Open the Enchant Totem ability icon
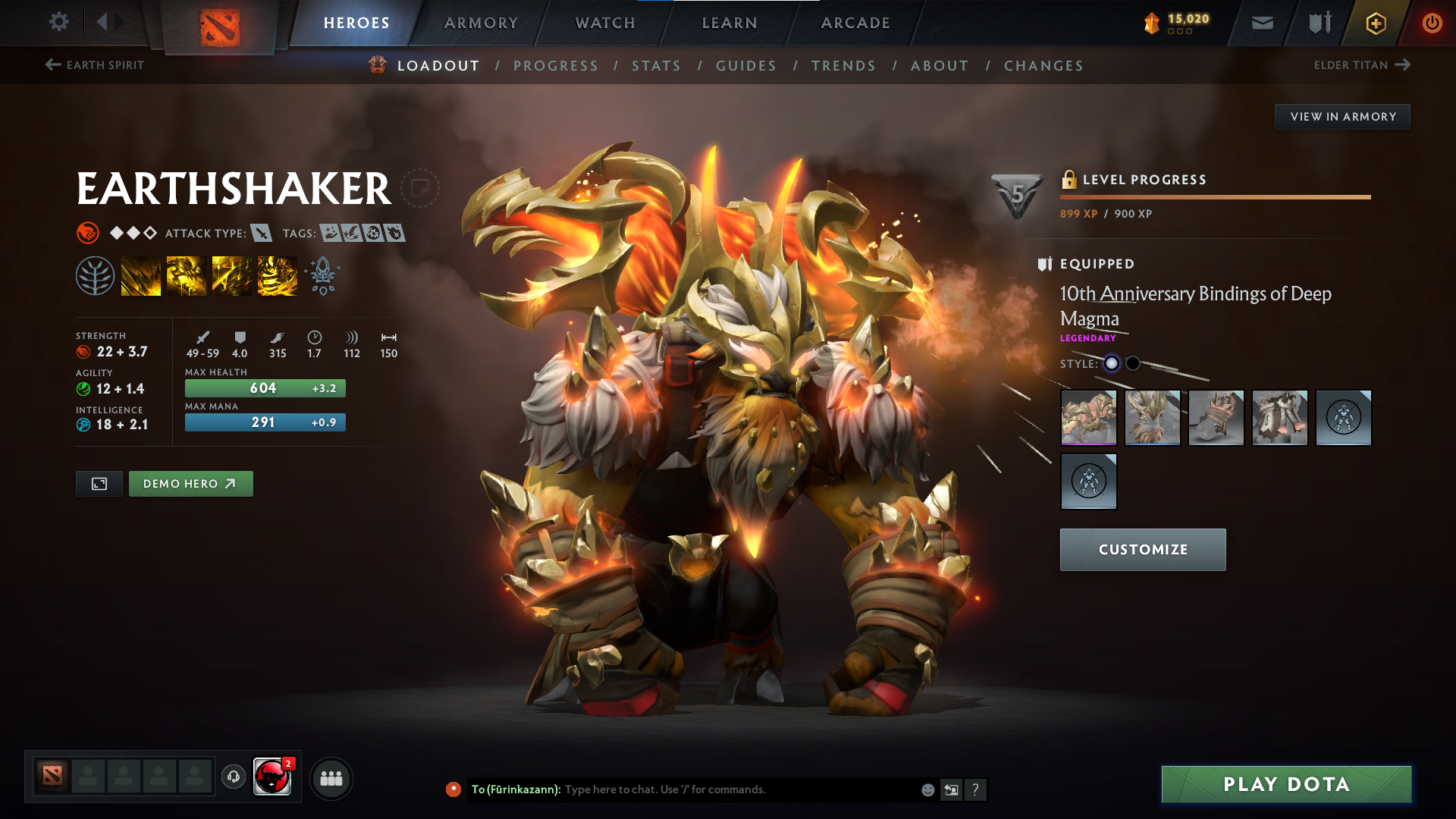This screenshot has height=819, width=1456. tap(187, 275)
